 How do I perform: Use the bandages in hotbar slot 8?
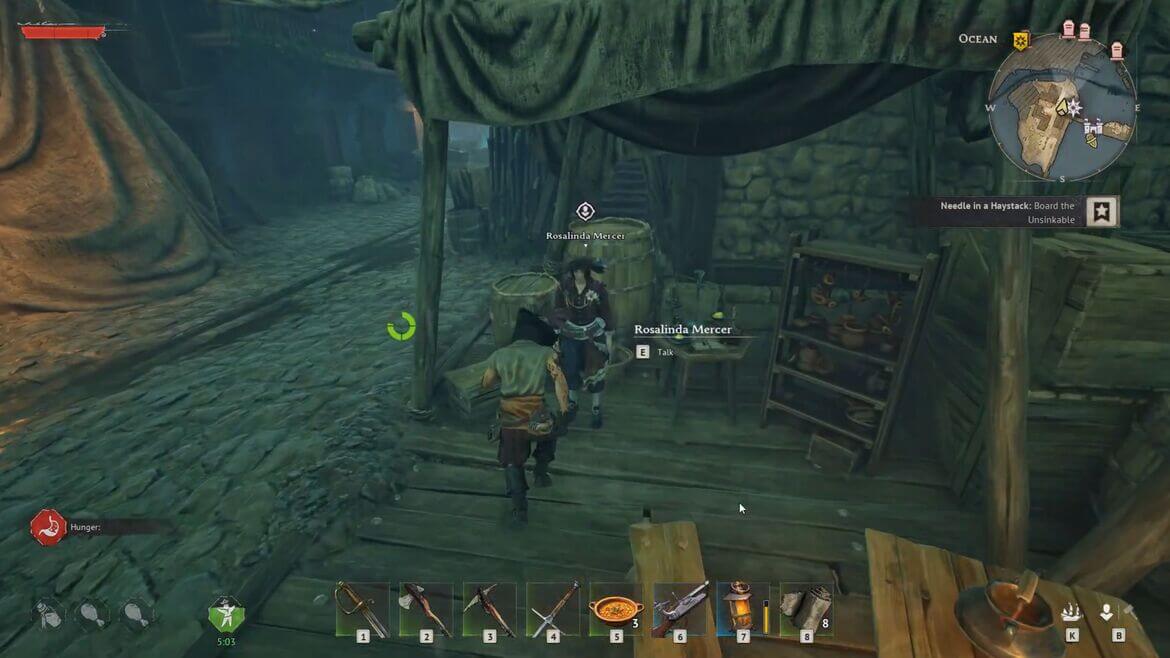(806, 609)
